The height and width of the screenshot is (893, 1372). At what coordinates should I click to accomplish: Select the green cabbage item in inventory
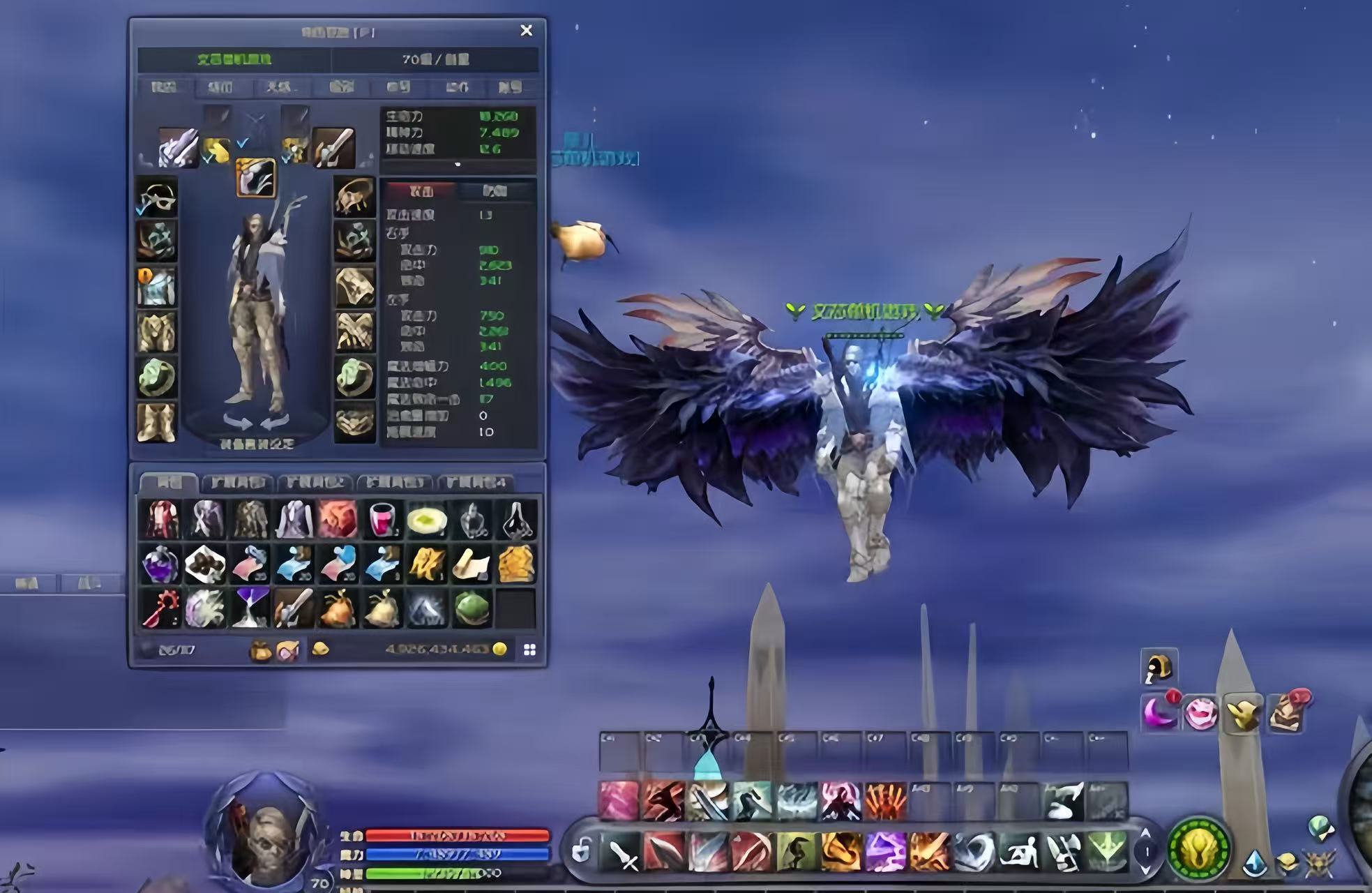click(472, 608)
